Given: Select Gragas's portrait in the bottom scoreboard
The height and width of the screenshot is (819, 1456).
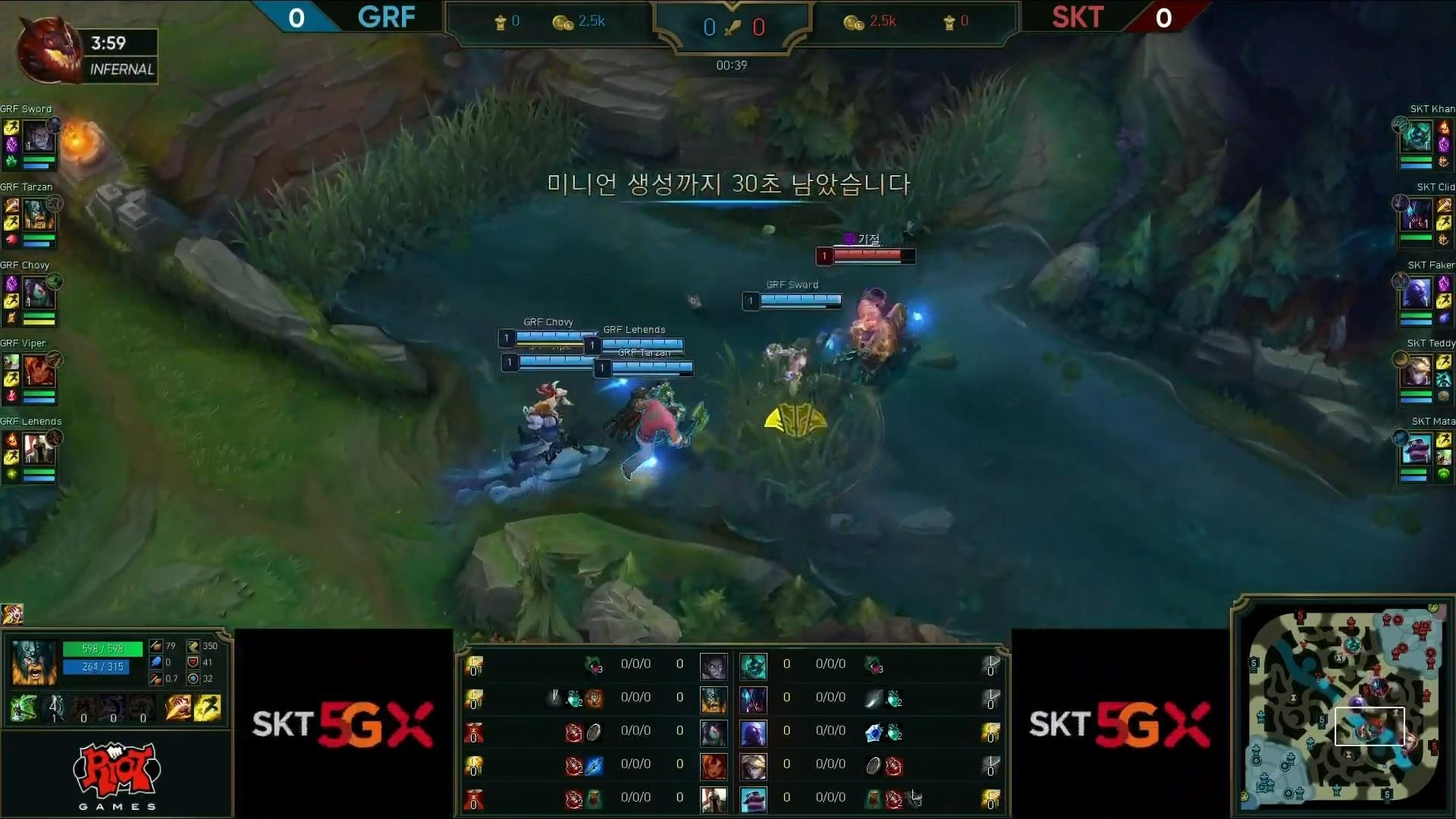Looking at the screenshot, I should tap(714, 700).
